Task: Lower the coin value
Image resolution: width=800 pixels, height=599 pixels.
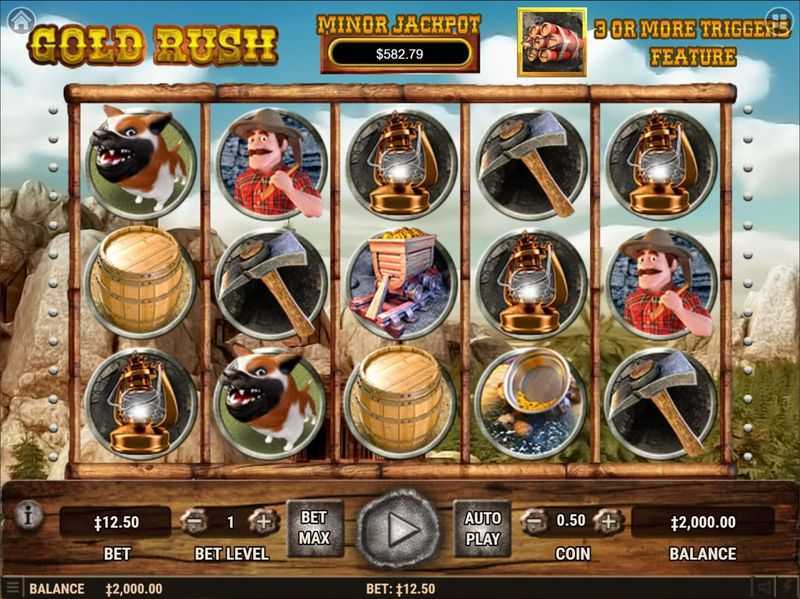Action: pos(537,521)
